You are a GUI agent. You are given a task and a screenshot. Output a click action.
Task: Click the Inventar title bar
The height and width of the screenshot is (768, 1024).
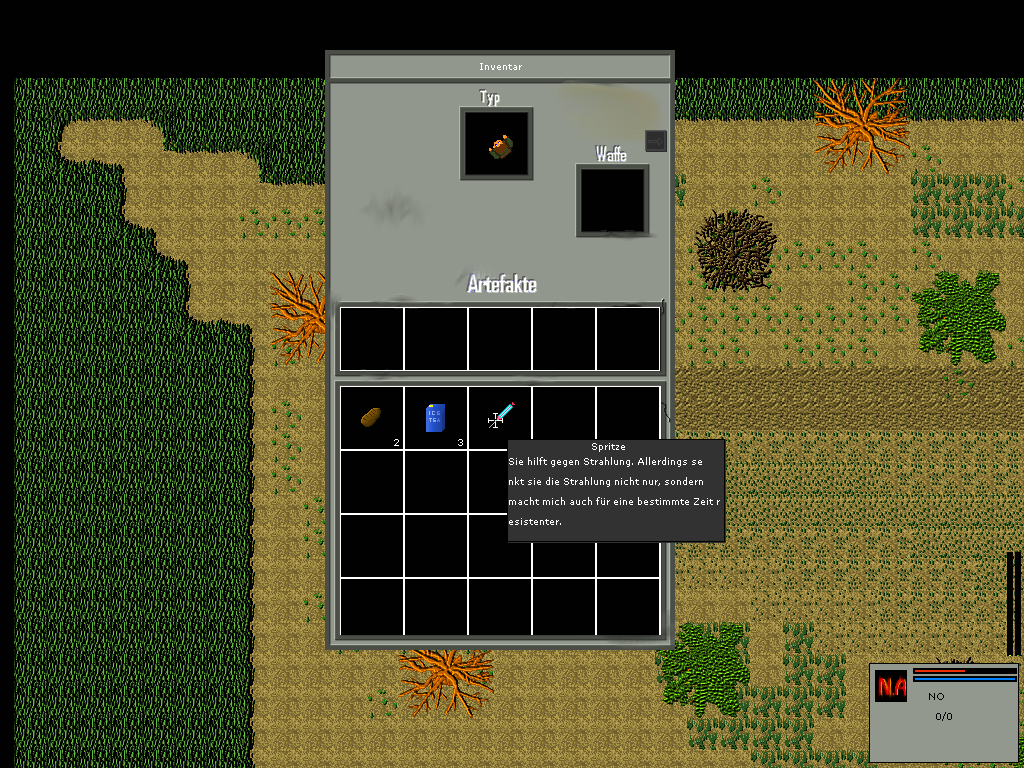coord(500,67)
